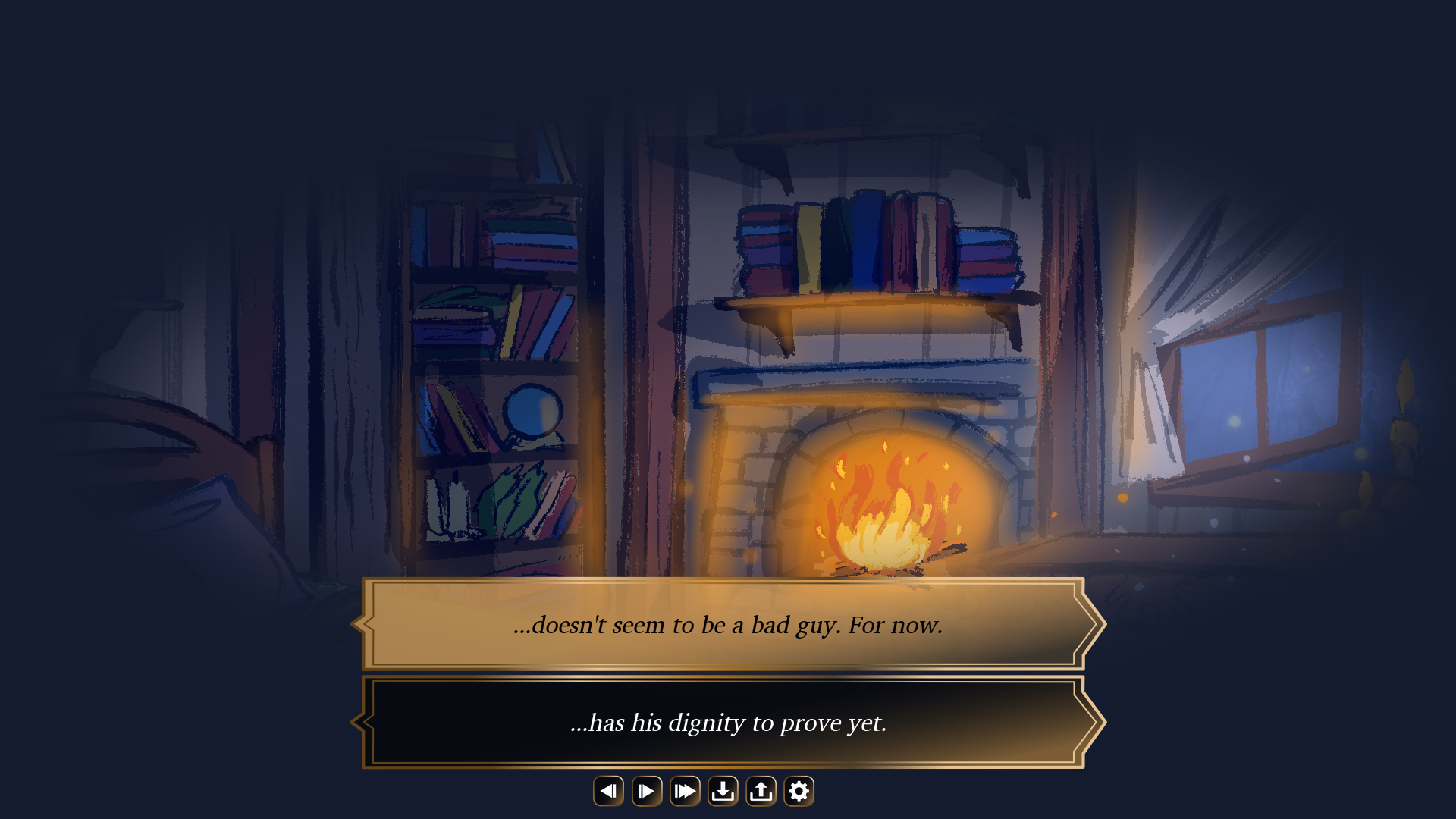
Task: Click the blue book on the upper shelf
Action: click(x=864, y=243)
